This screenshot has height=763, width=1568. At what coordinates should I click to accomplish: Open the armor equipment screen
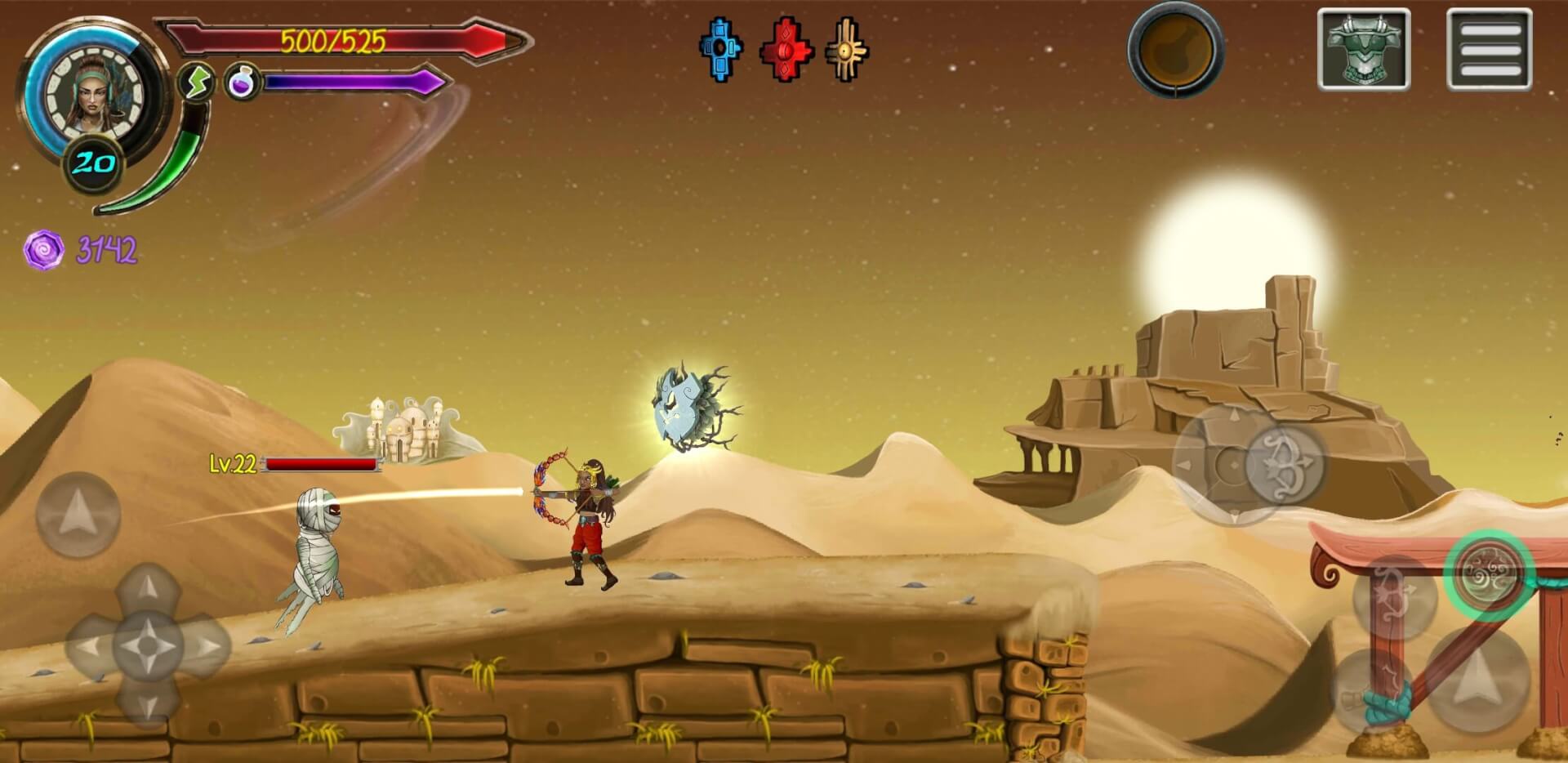tap(1363, 49)
